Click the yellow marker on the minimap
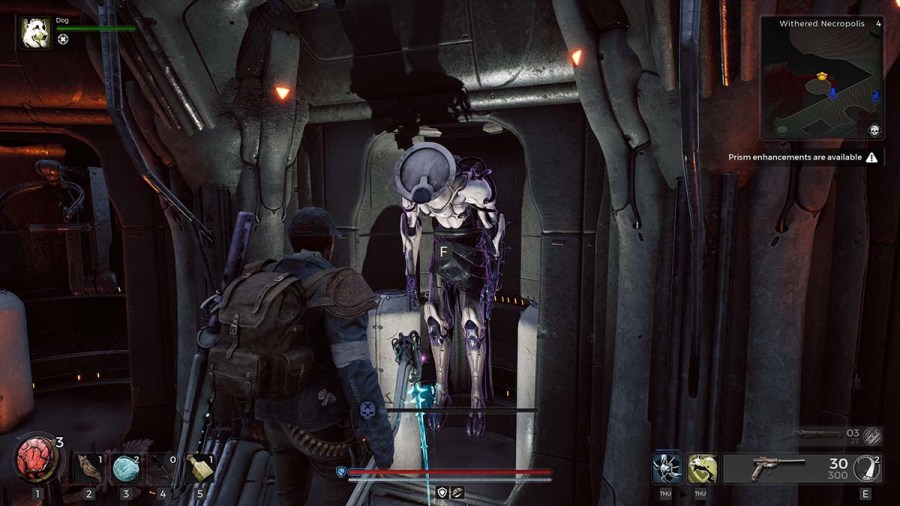This screenshot has width=900, height=506. tap(822, 75)
